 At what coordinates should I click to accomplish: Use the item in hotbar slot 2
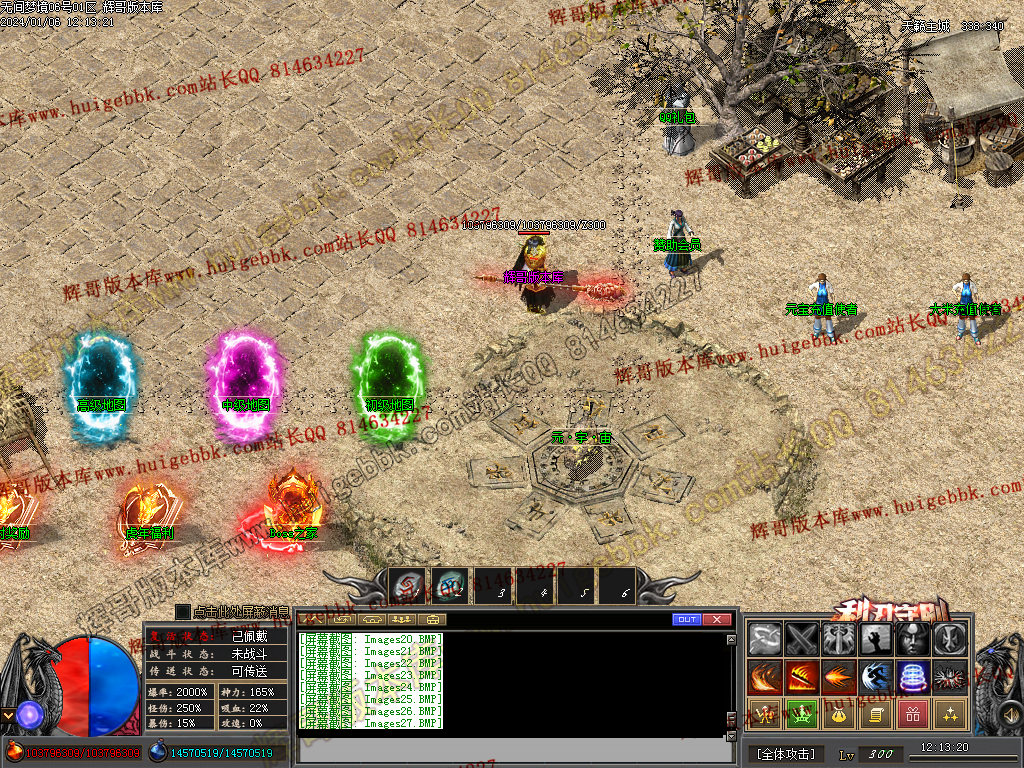point(449,586)
